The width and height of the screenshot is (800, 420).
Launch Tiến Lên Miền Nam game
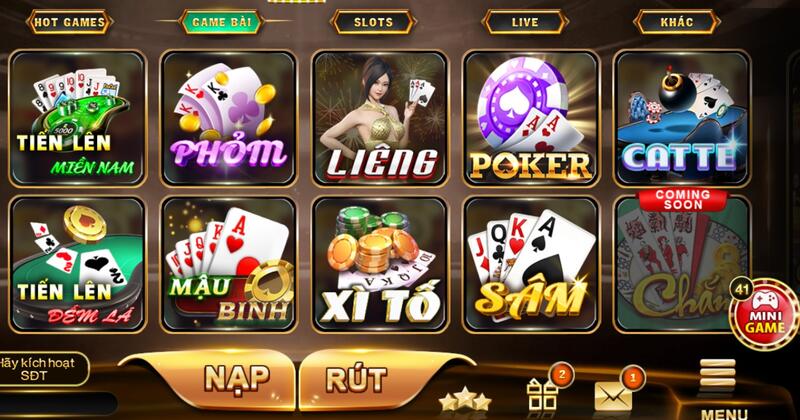coord(78,117)
